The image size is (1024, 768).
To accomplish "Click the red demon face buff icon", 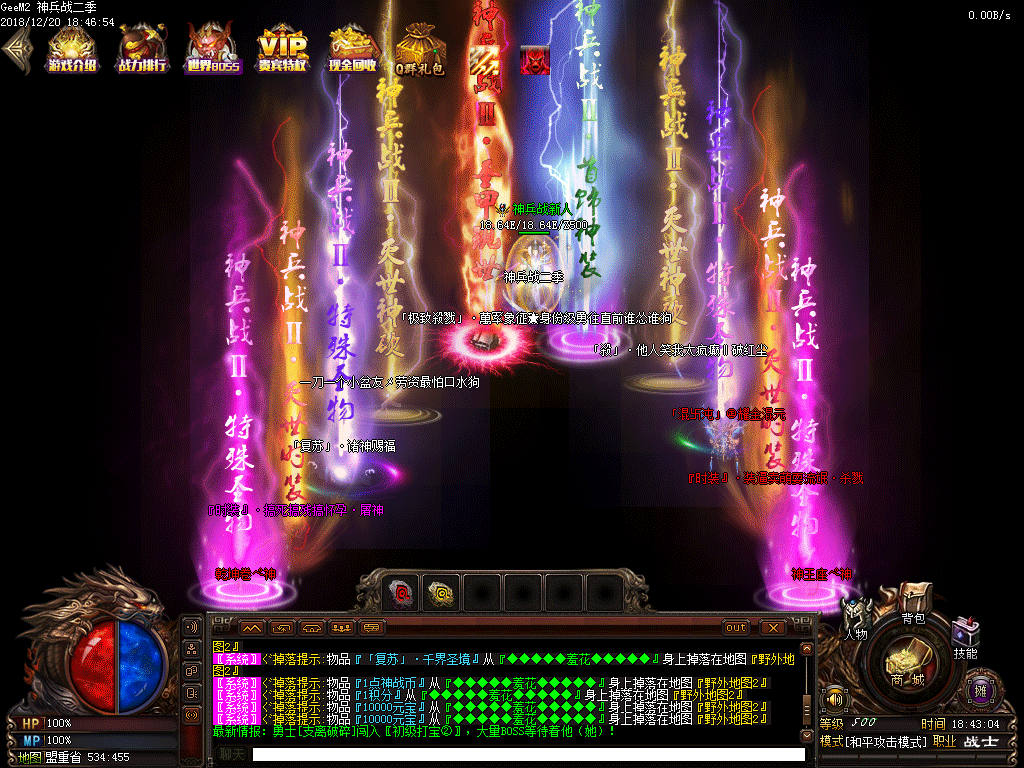I will tap(534, 59).
